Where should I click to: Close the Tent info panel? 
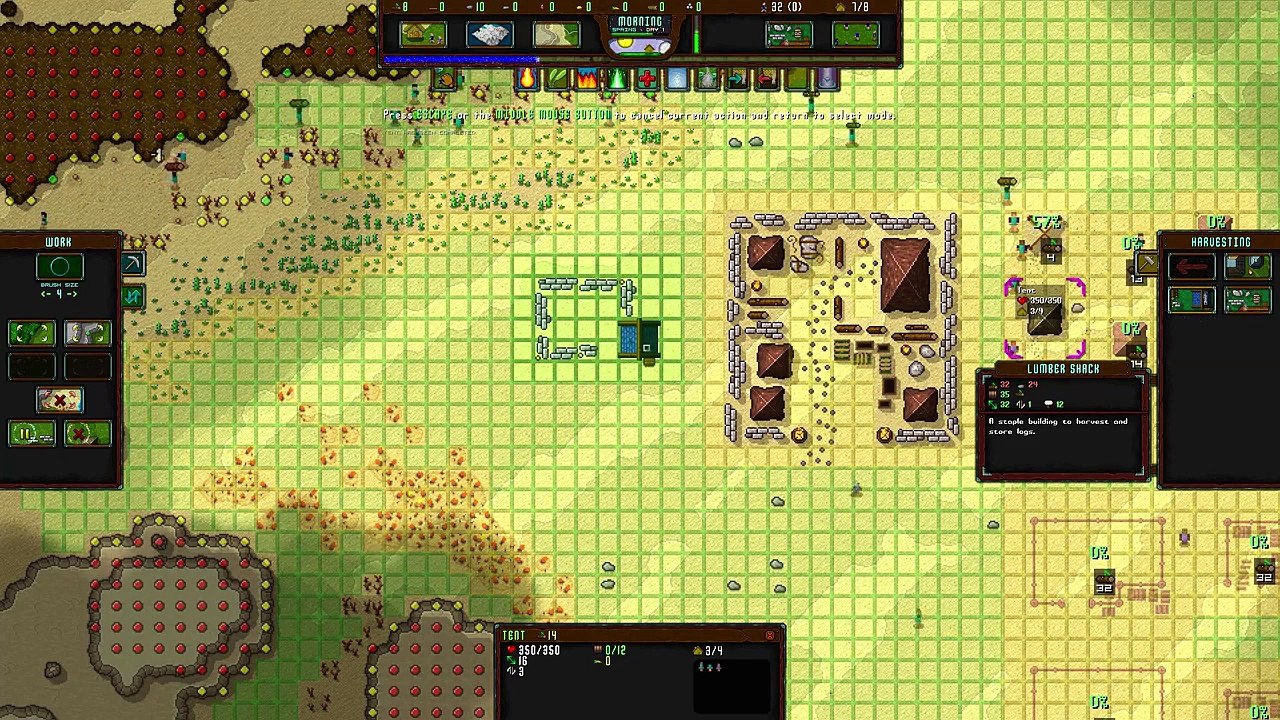[x=770, y=635]
